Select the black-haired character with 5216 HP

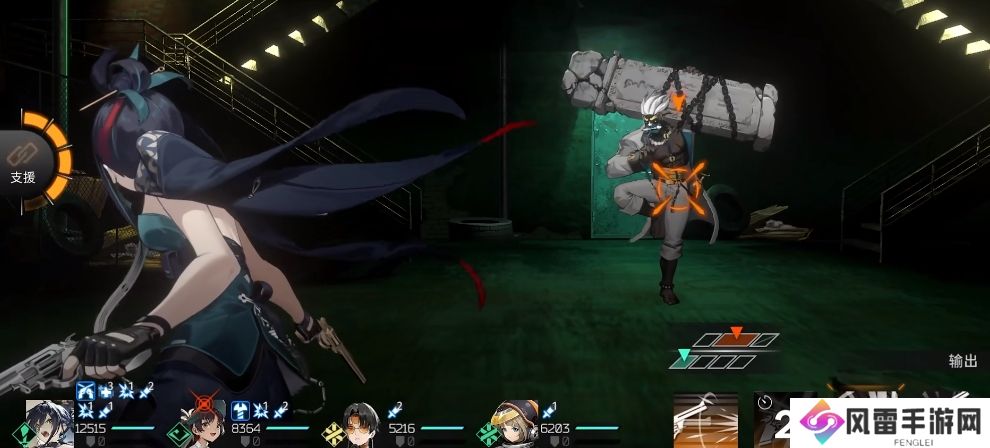click(x=359, y=423)
